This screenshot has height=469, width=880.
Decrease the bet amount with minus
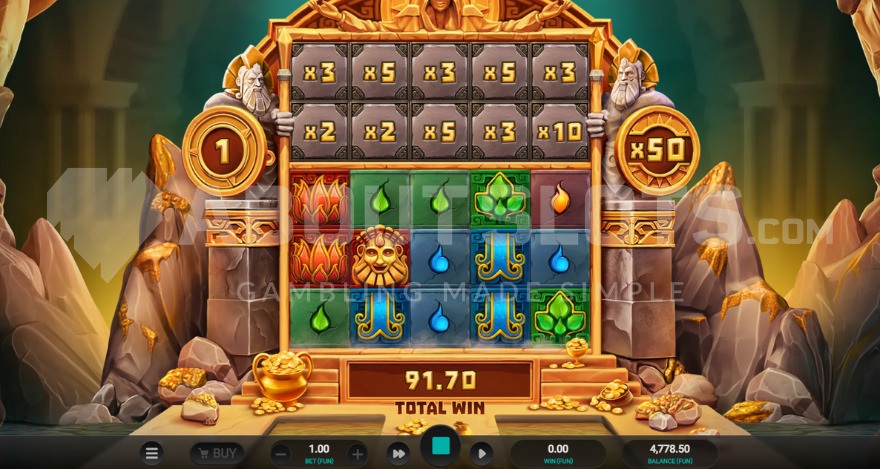(x=281, y=453)
